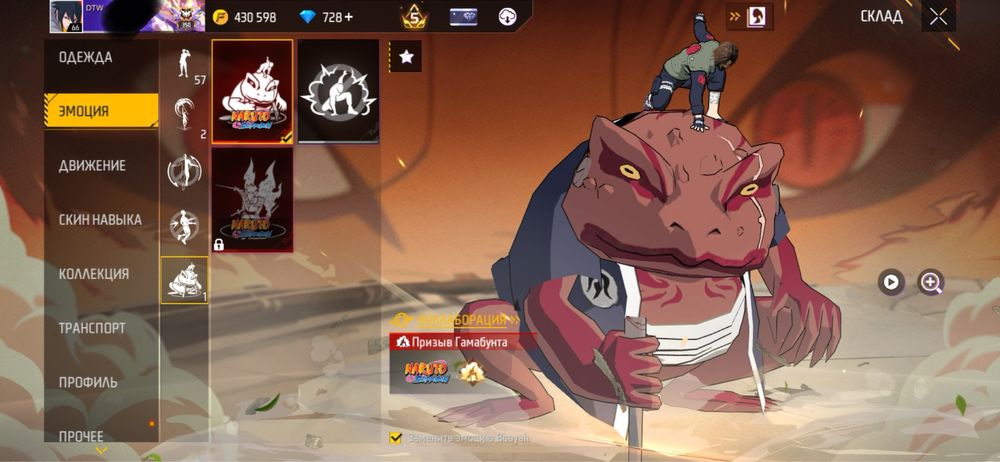Open the player profile avatar
This screenshot has height=462, width=1000.
coord(66,16)
